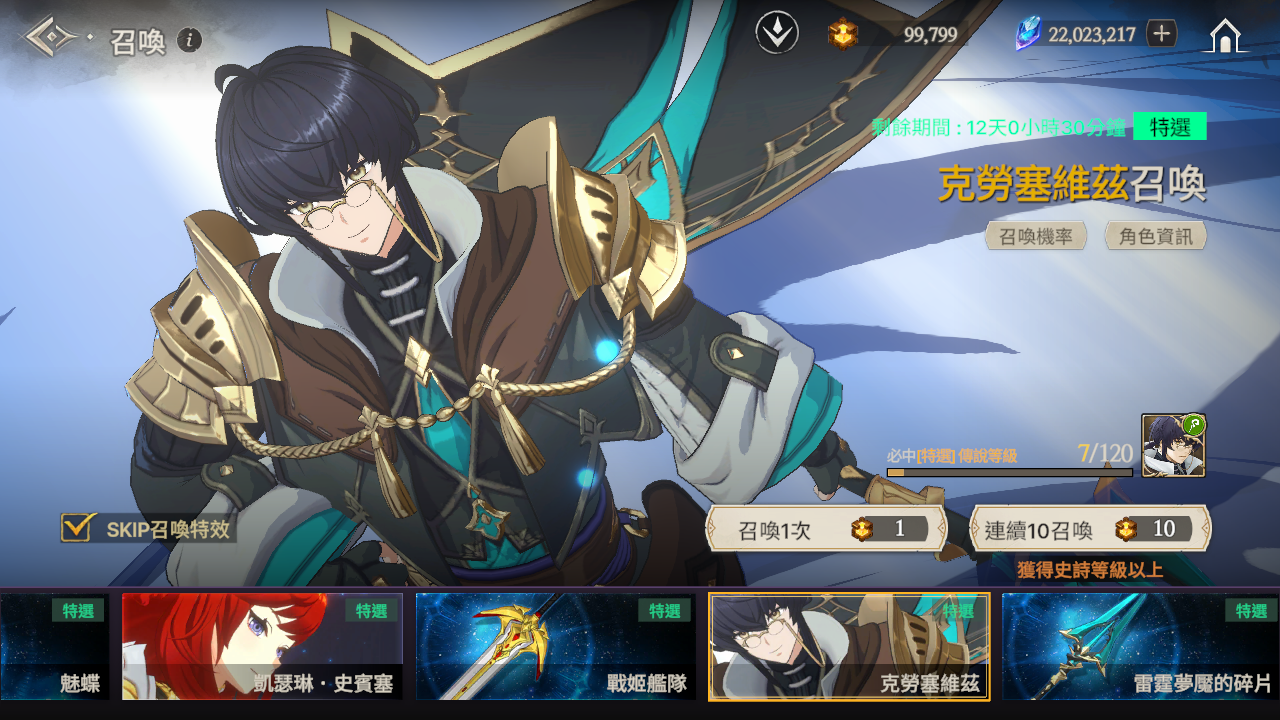
Task: Open the 雷霆夢魘的碎片 banner
Action: (x=1140, y=646)
